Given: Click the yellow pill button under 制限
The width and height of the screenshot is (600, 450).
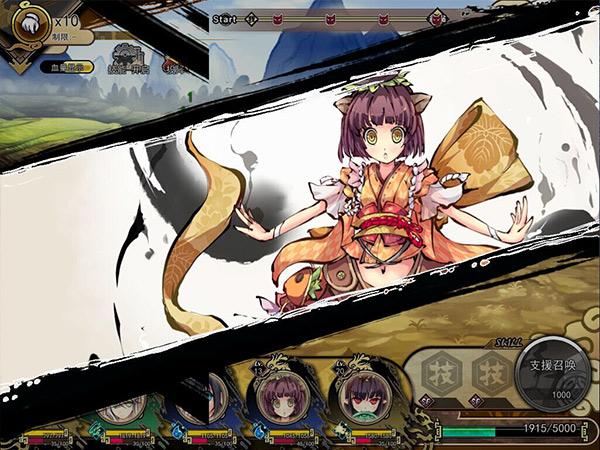Looking at the screenshot, I should click(69, 67).
